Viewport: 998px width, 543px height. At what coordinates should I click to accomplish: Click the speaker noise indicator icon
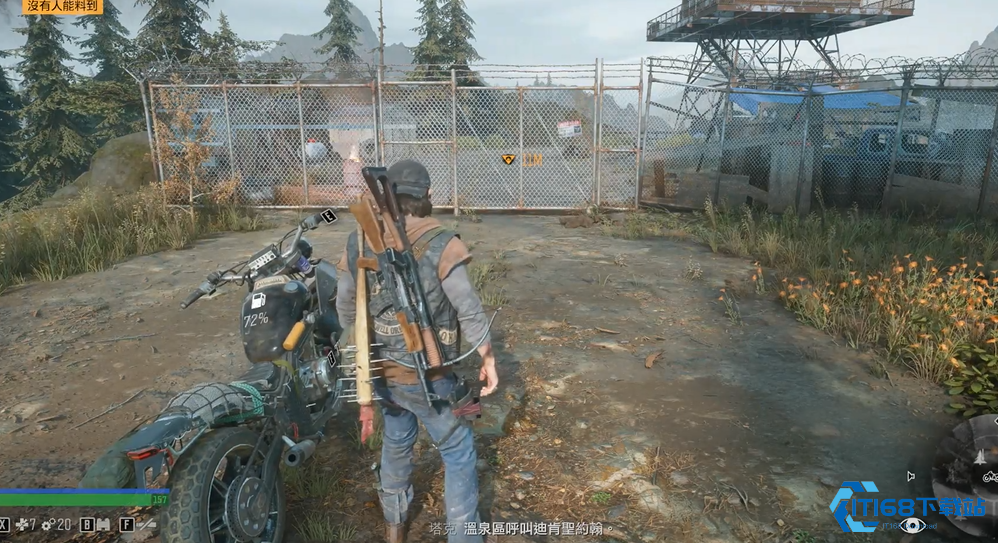click(x=910, y=477)
